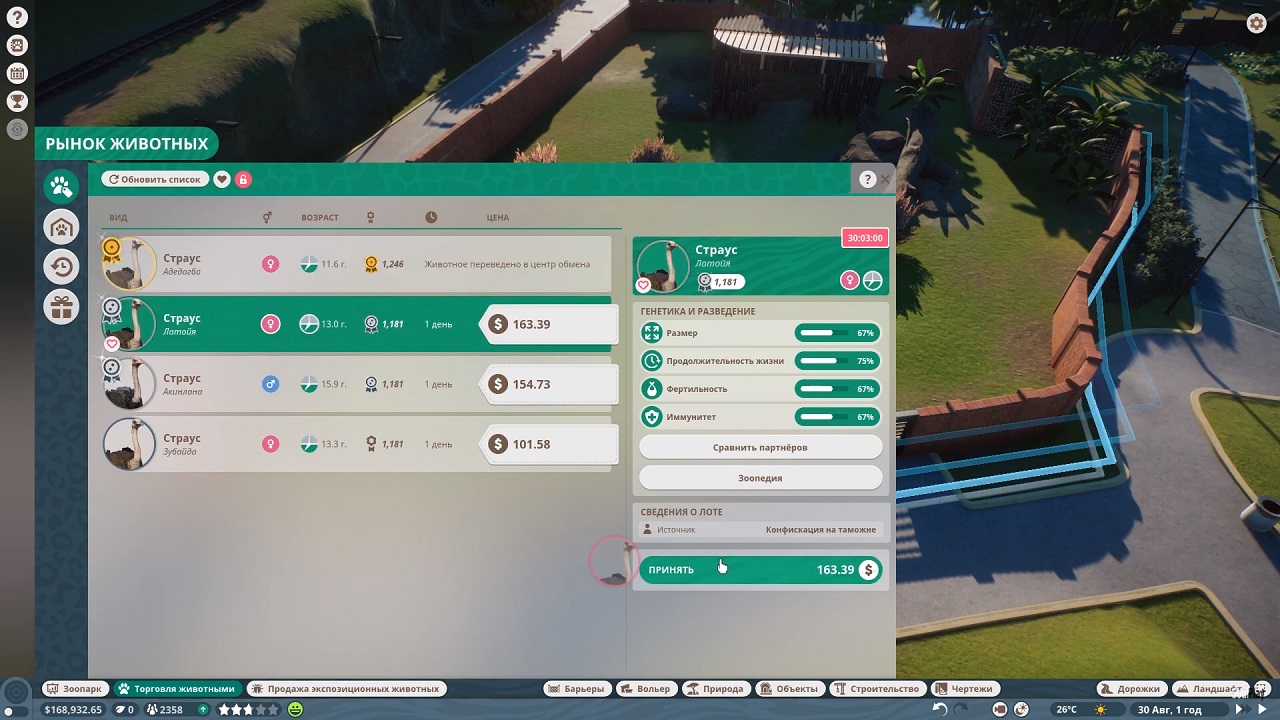Select ostrich Акинлана in the list

(300, 385)
